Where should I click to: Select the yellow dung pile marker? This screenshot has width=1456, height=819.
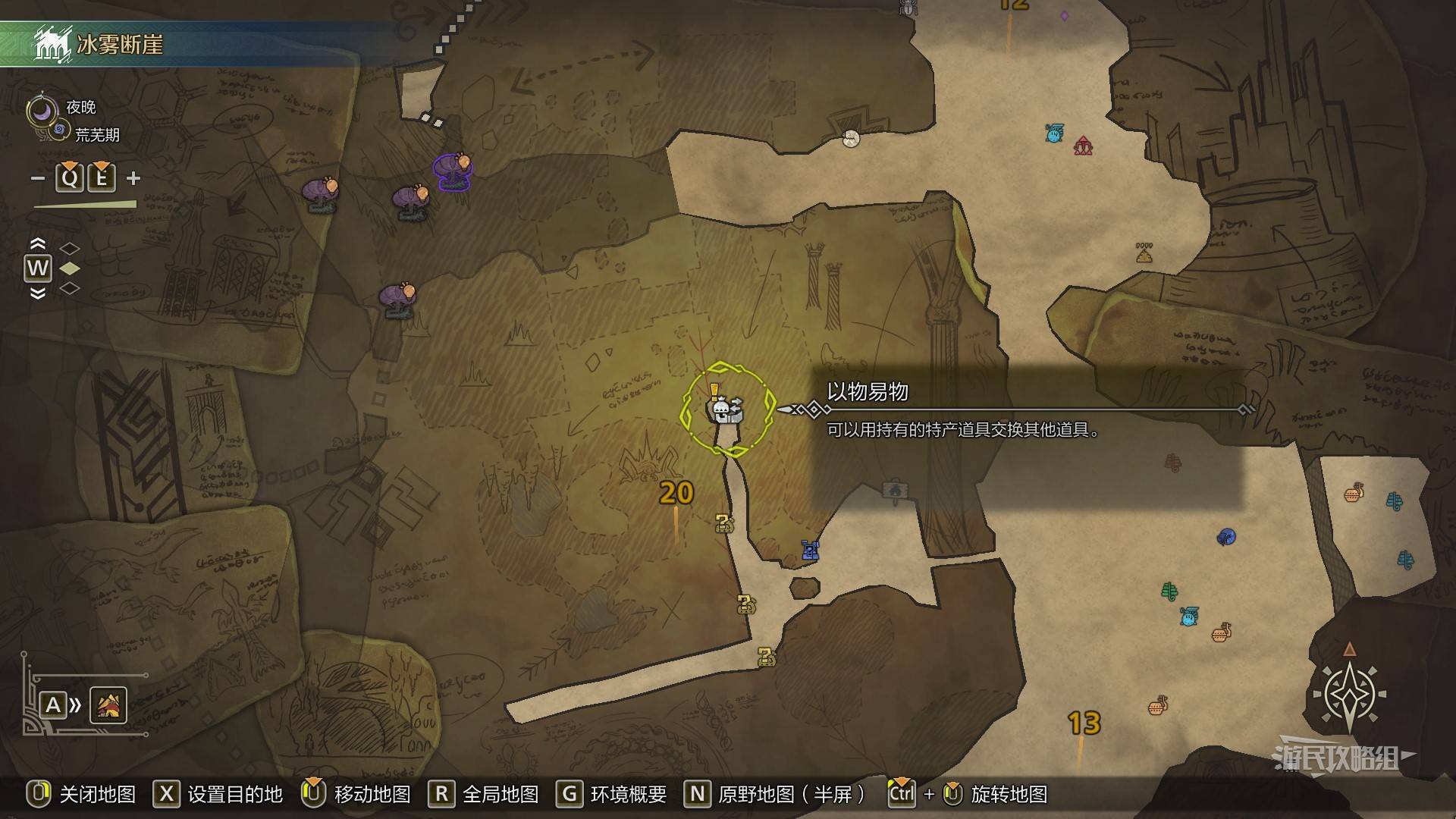click(x=1144, y=253)
